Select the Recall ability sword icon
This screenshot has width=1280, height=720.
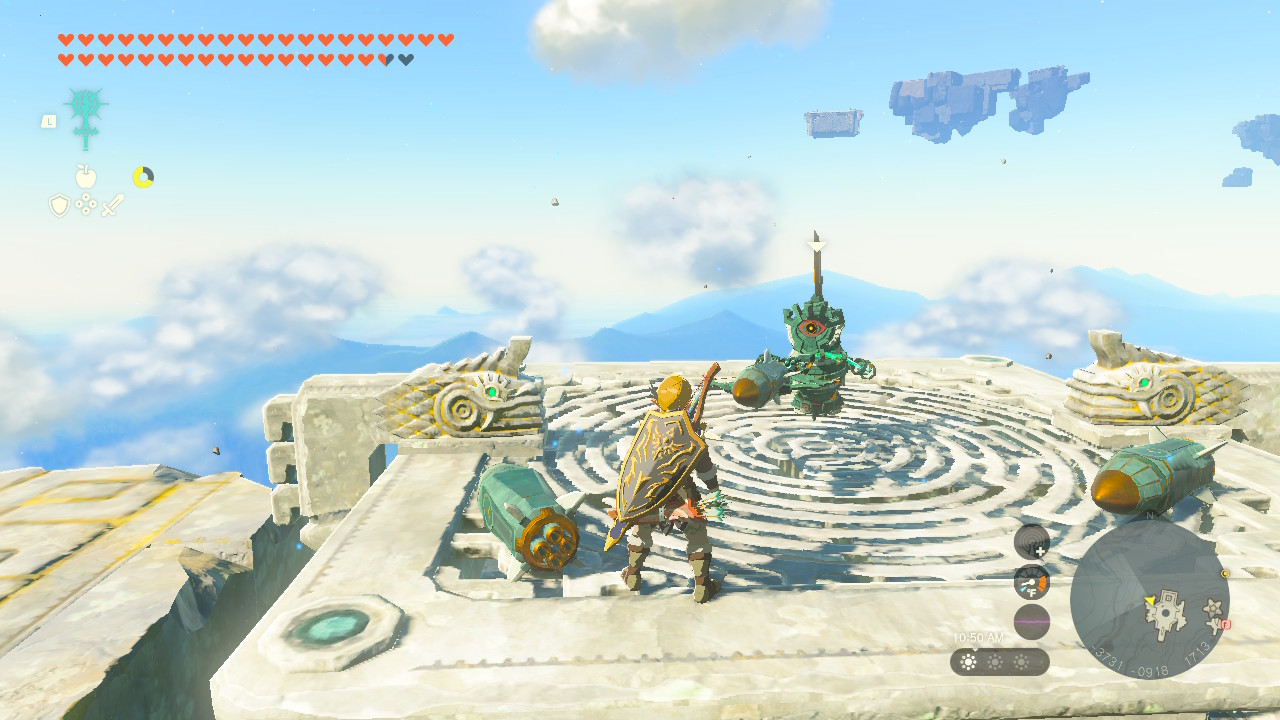coord(87,120)
